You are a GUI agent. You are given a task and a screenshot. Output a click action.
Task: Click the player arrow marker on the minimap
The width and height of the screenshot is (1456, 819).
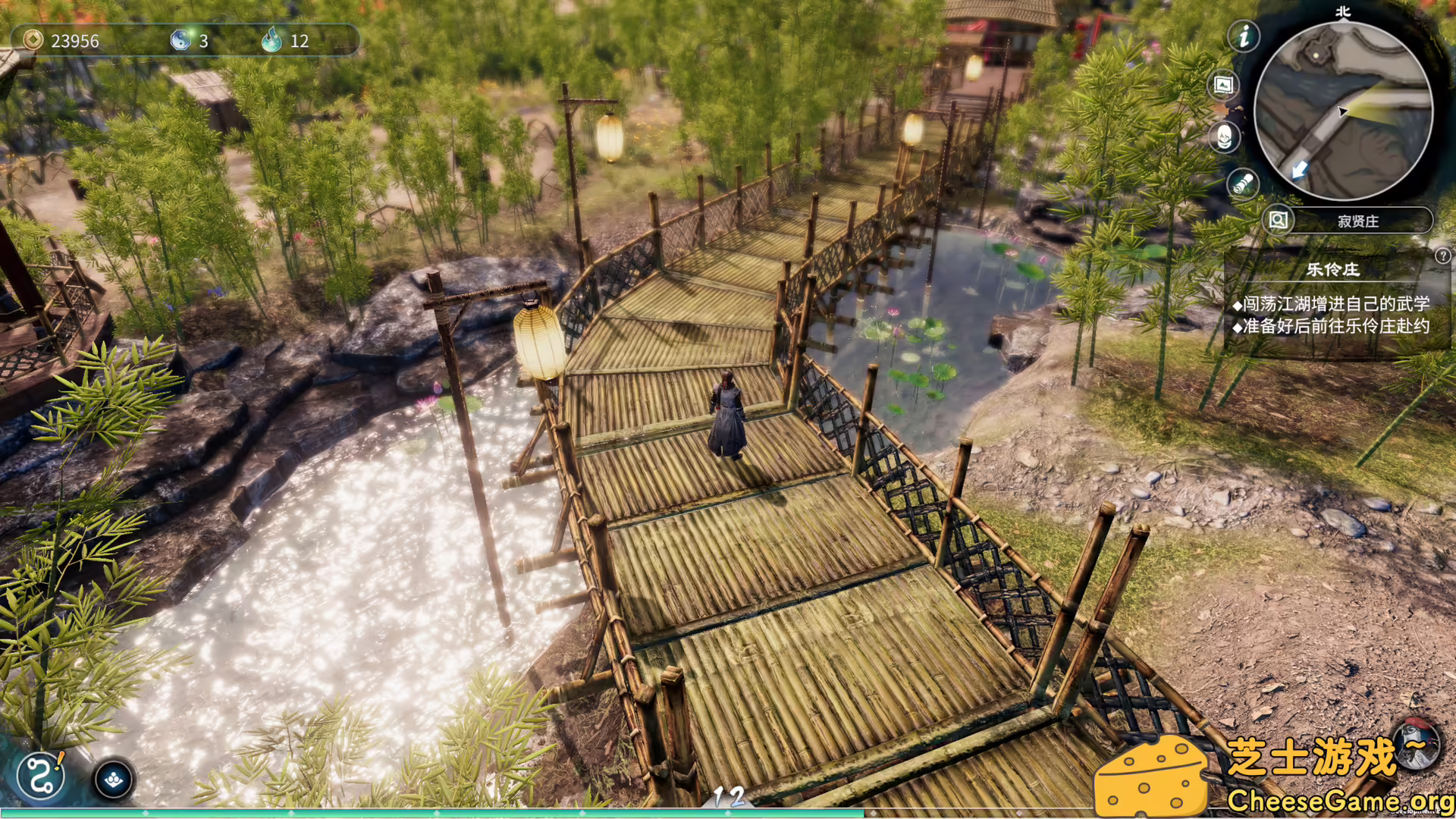[1344, 111]
